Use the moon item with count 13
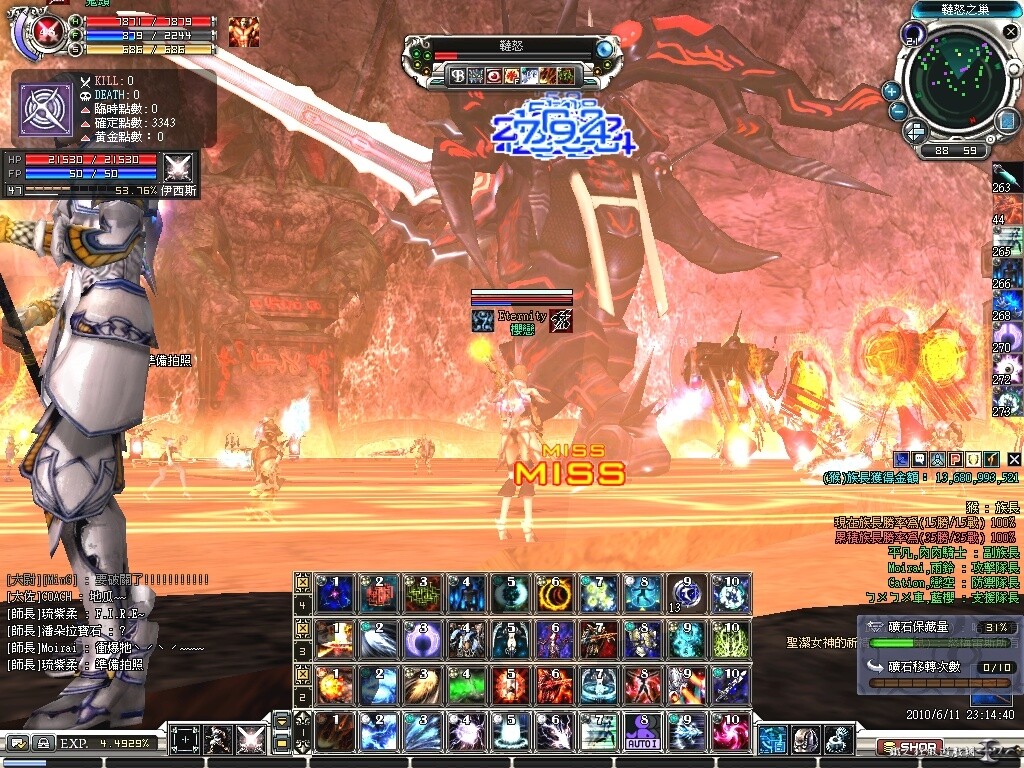The width and height of the screenshot is (1024, 768). tap(686, 593)
